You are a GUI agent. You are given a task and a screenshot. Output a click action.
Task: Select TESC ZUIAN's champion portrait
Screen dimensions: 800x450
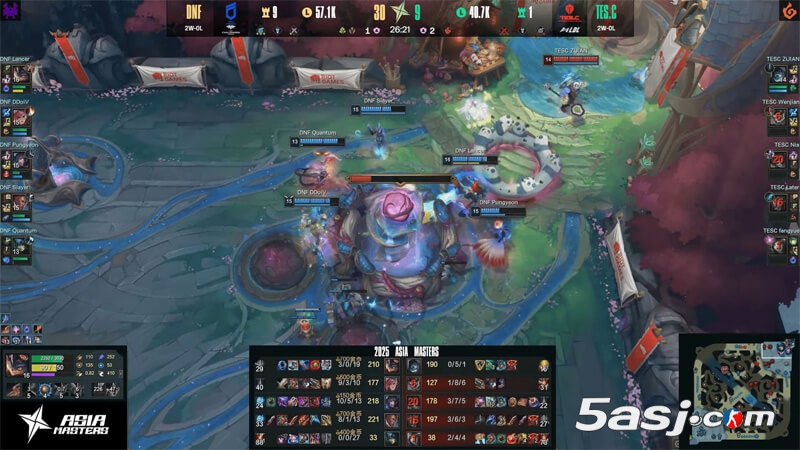[781, 76]
